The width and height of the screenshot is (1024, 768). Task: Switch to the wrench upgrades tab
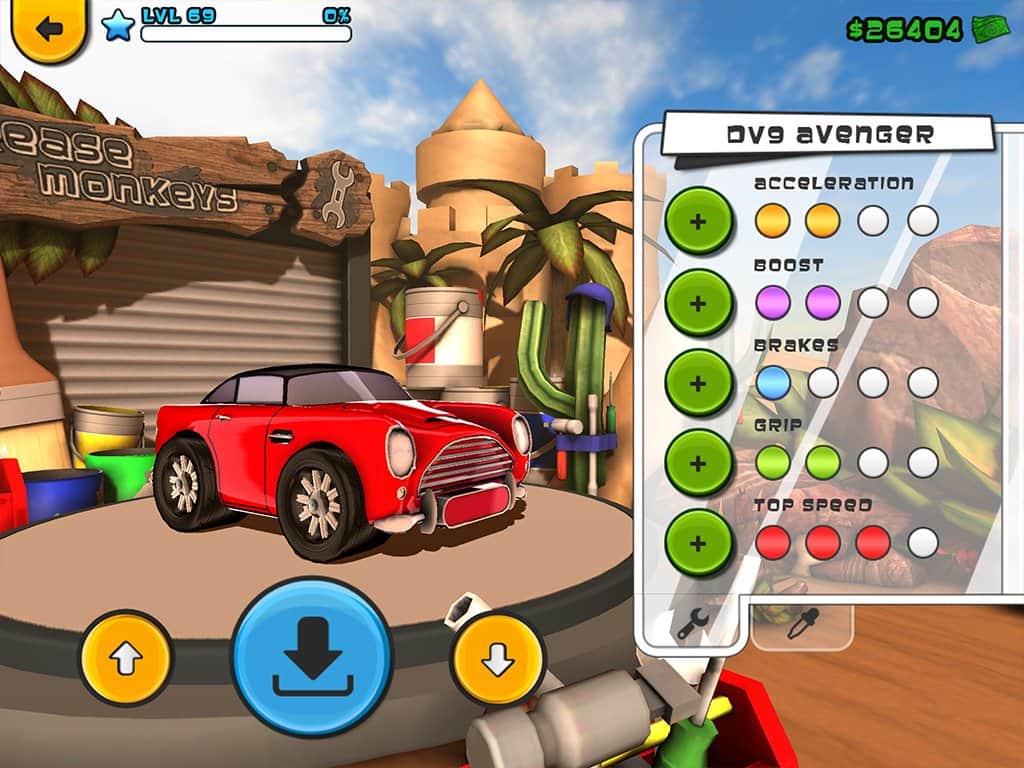click(692, 624)
